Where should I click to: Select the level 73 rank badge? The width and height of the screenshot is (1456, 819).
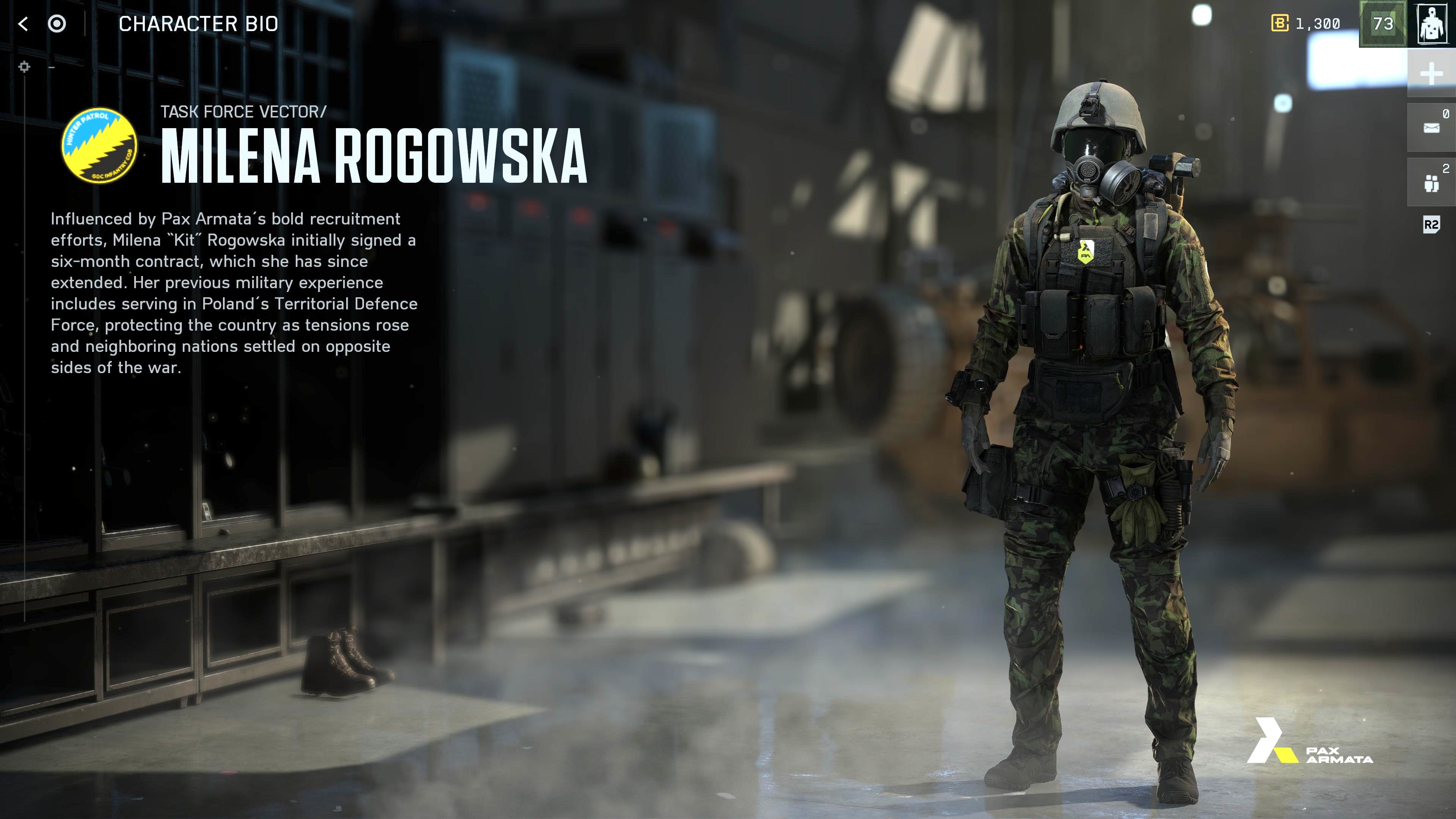(1382, 24)
